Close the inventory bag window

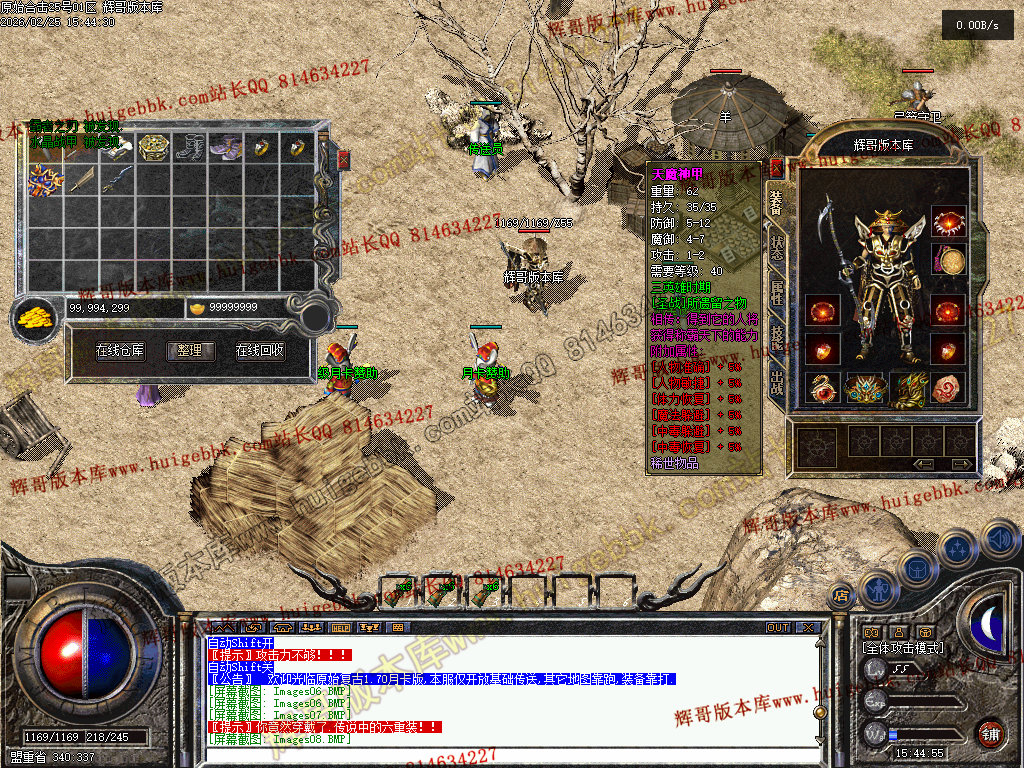(344, 160)
